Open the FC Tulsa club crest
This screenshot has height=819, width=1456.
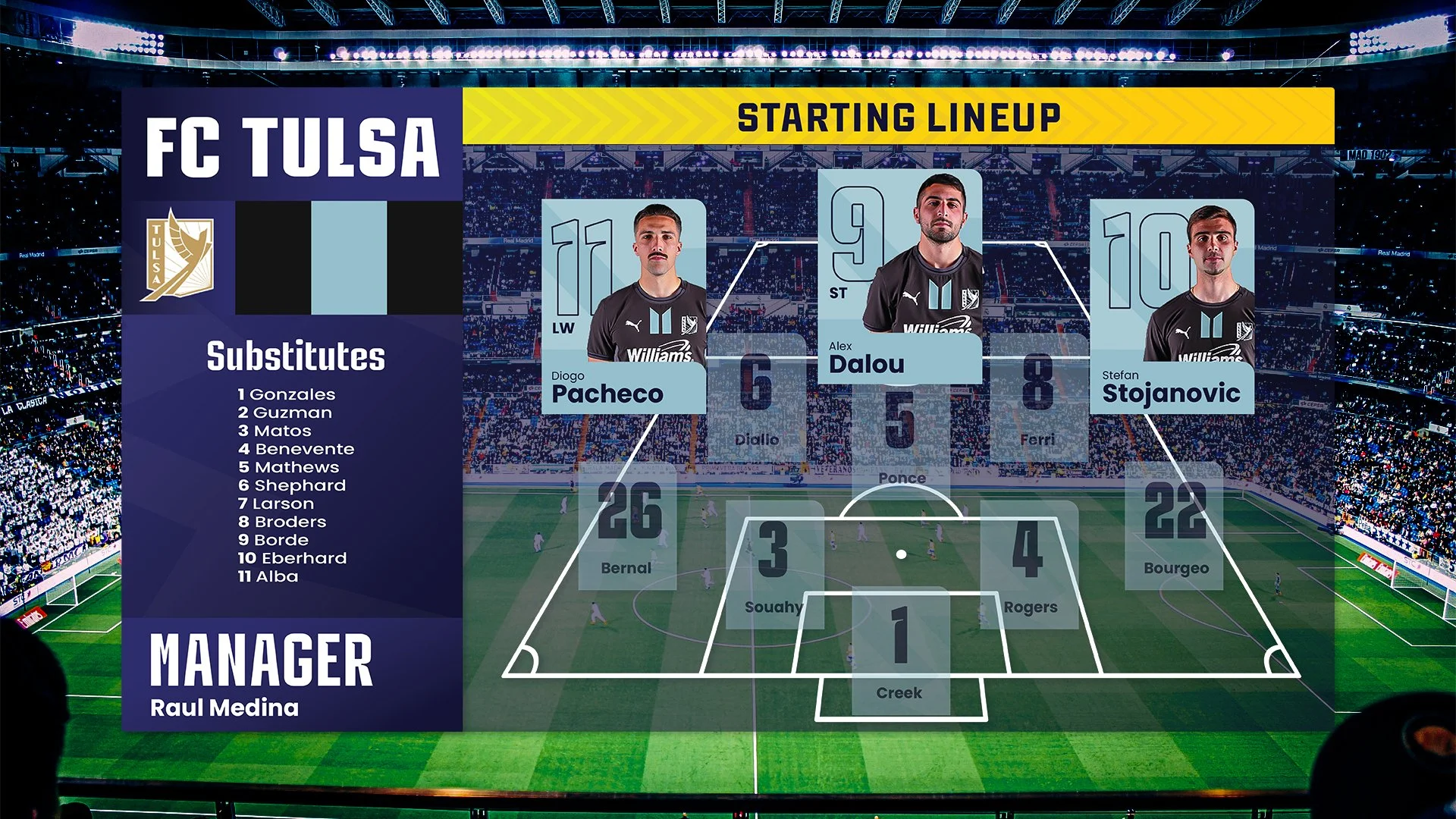pos(177,256)
